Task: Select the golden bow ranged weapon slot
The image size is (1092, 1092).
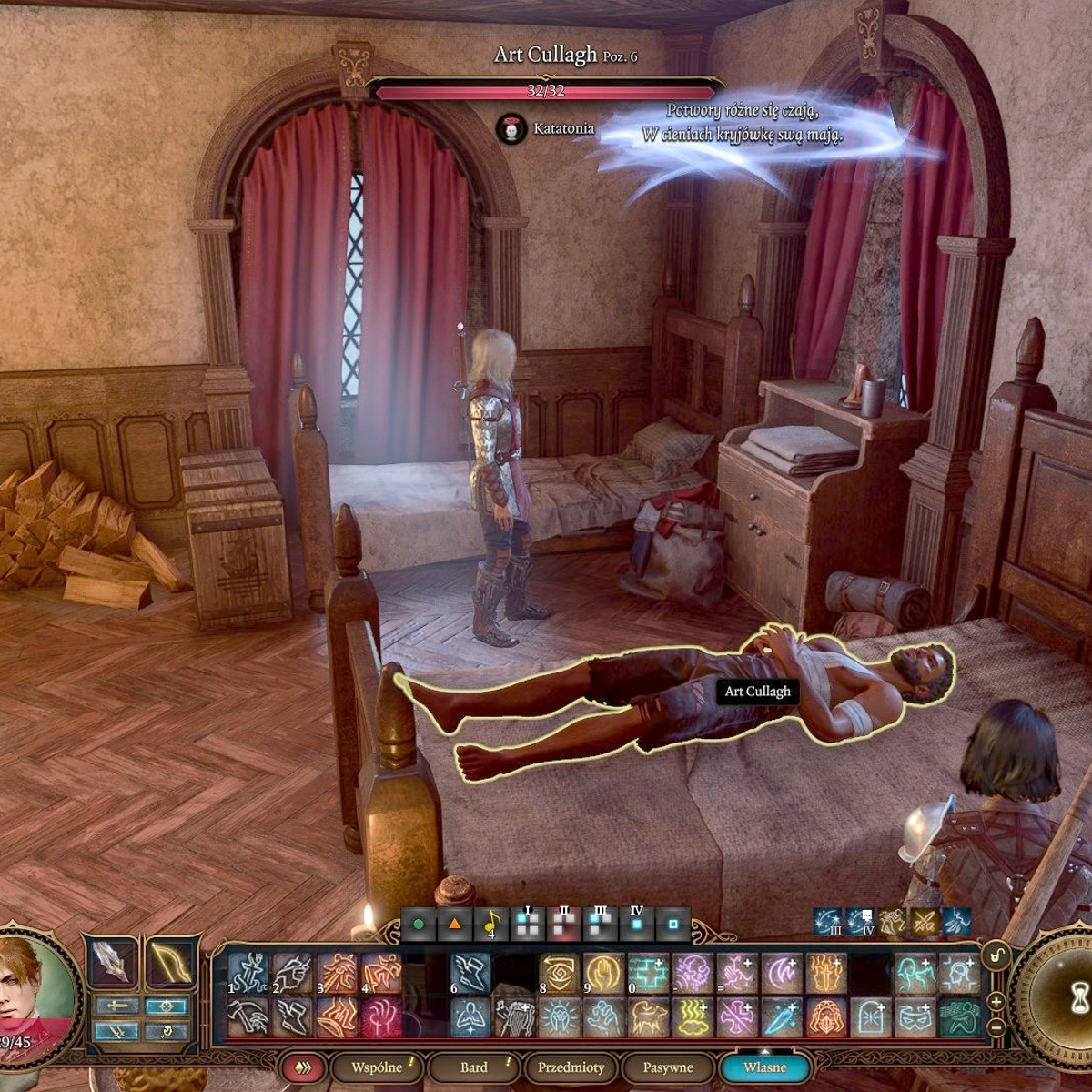Action: 170,961
